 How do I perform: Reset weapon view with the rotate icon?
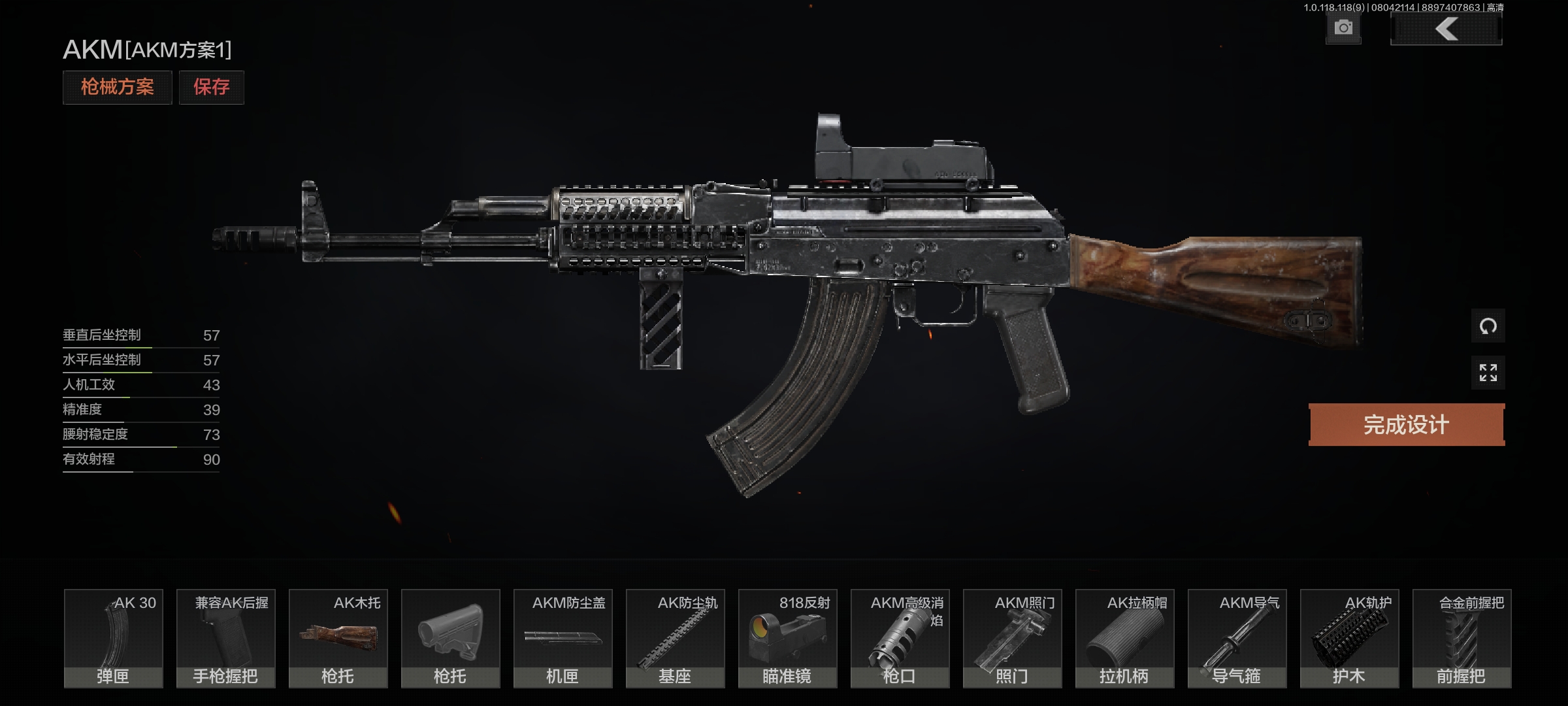1488,326
